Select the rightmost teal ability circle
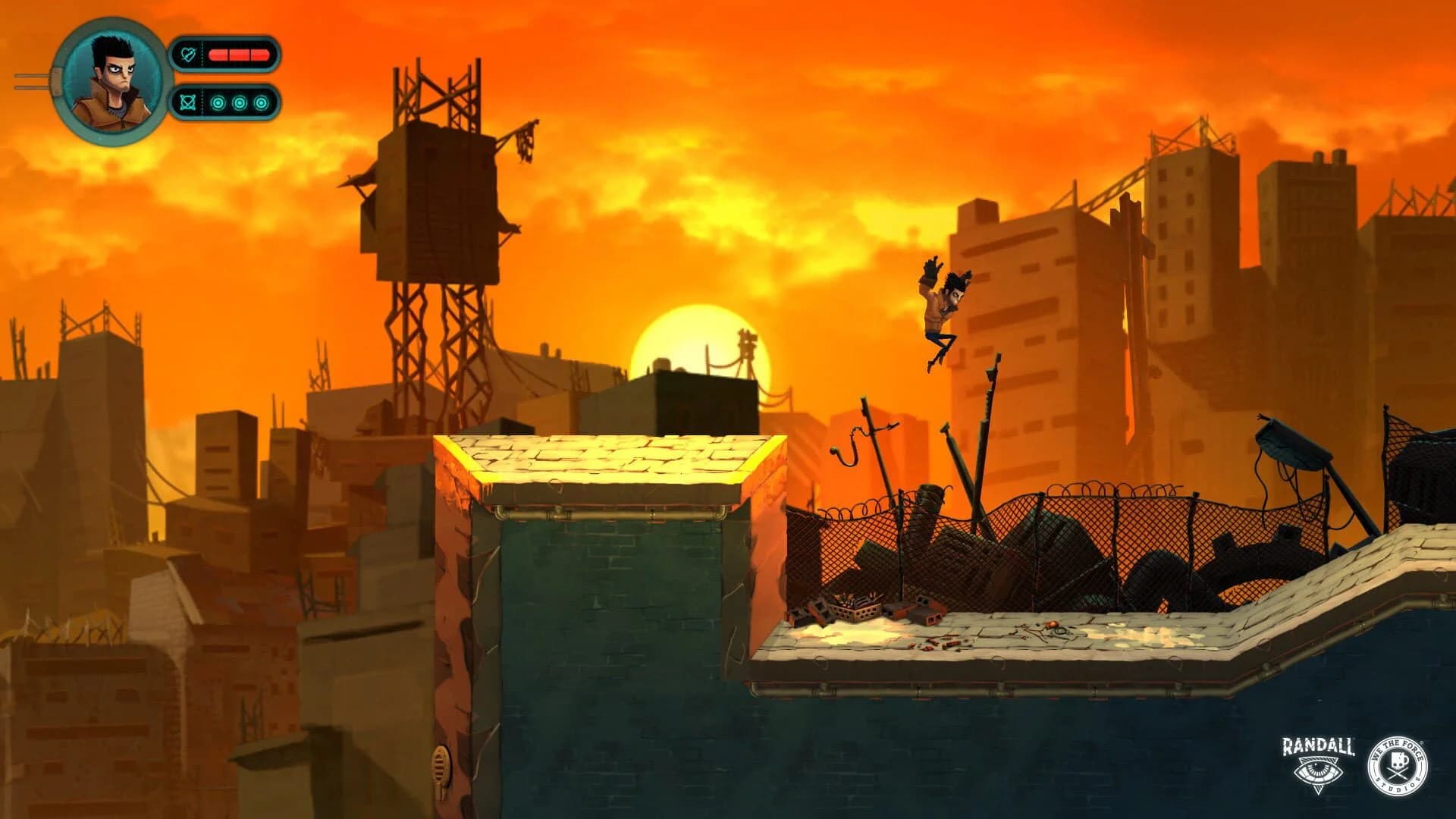 tap(261, 103)
